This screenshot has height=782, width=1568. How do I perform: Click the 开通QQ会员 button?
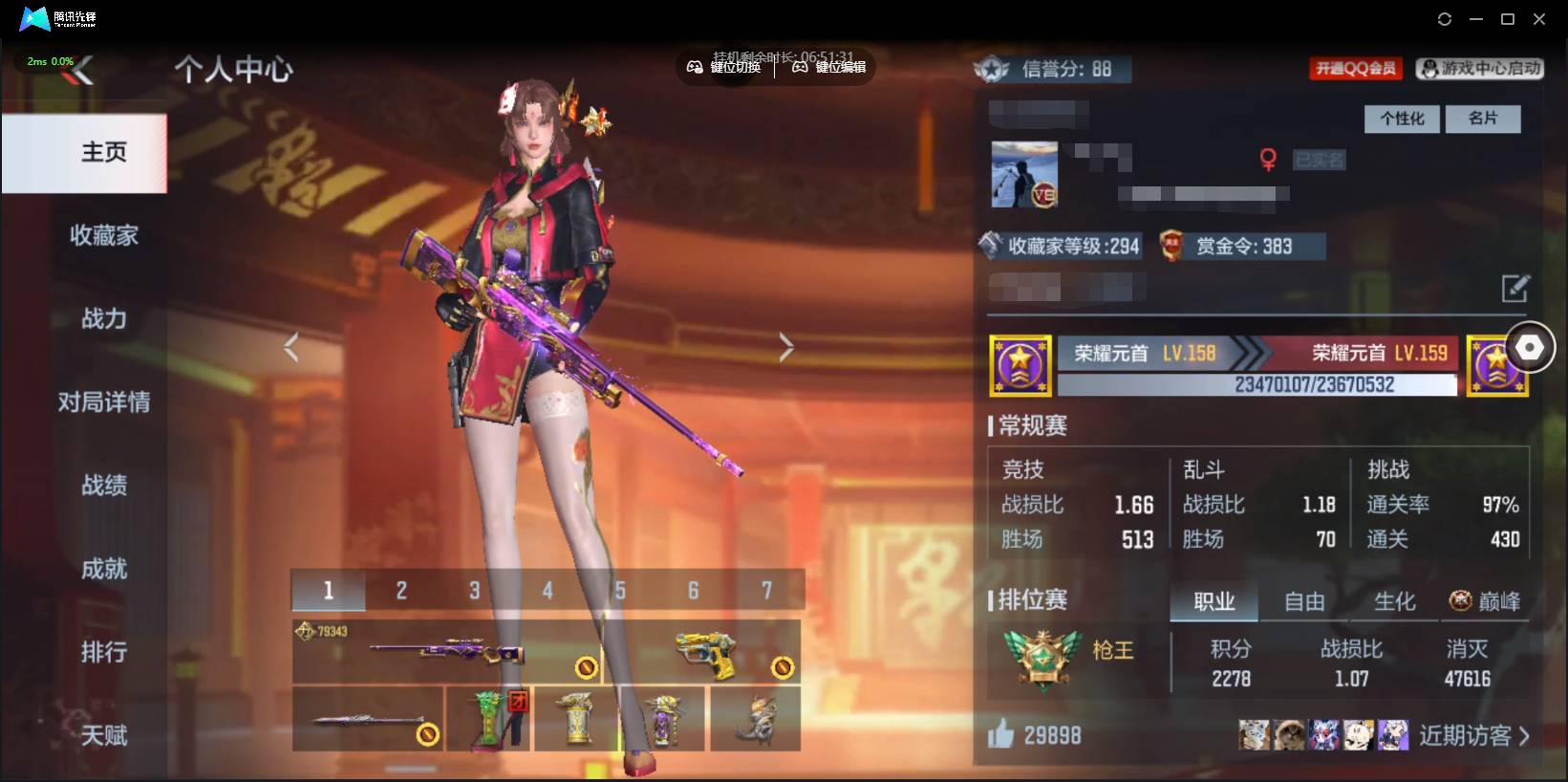click(x=1355, y=68)
